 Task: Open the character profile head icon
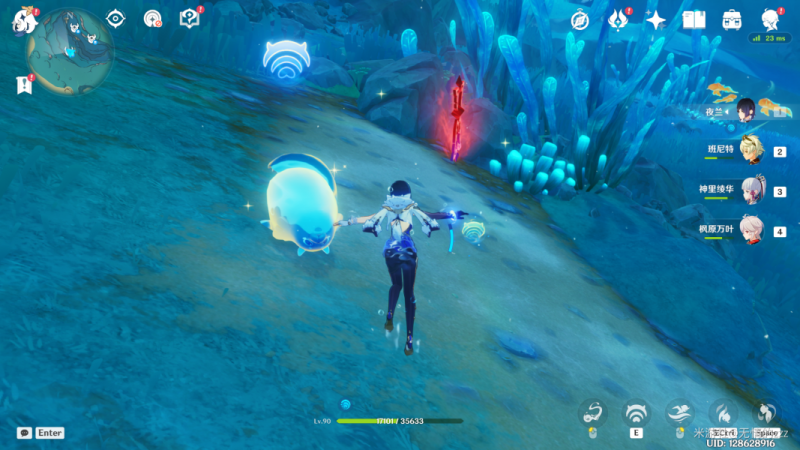770,20
